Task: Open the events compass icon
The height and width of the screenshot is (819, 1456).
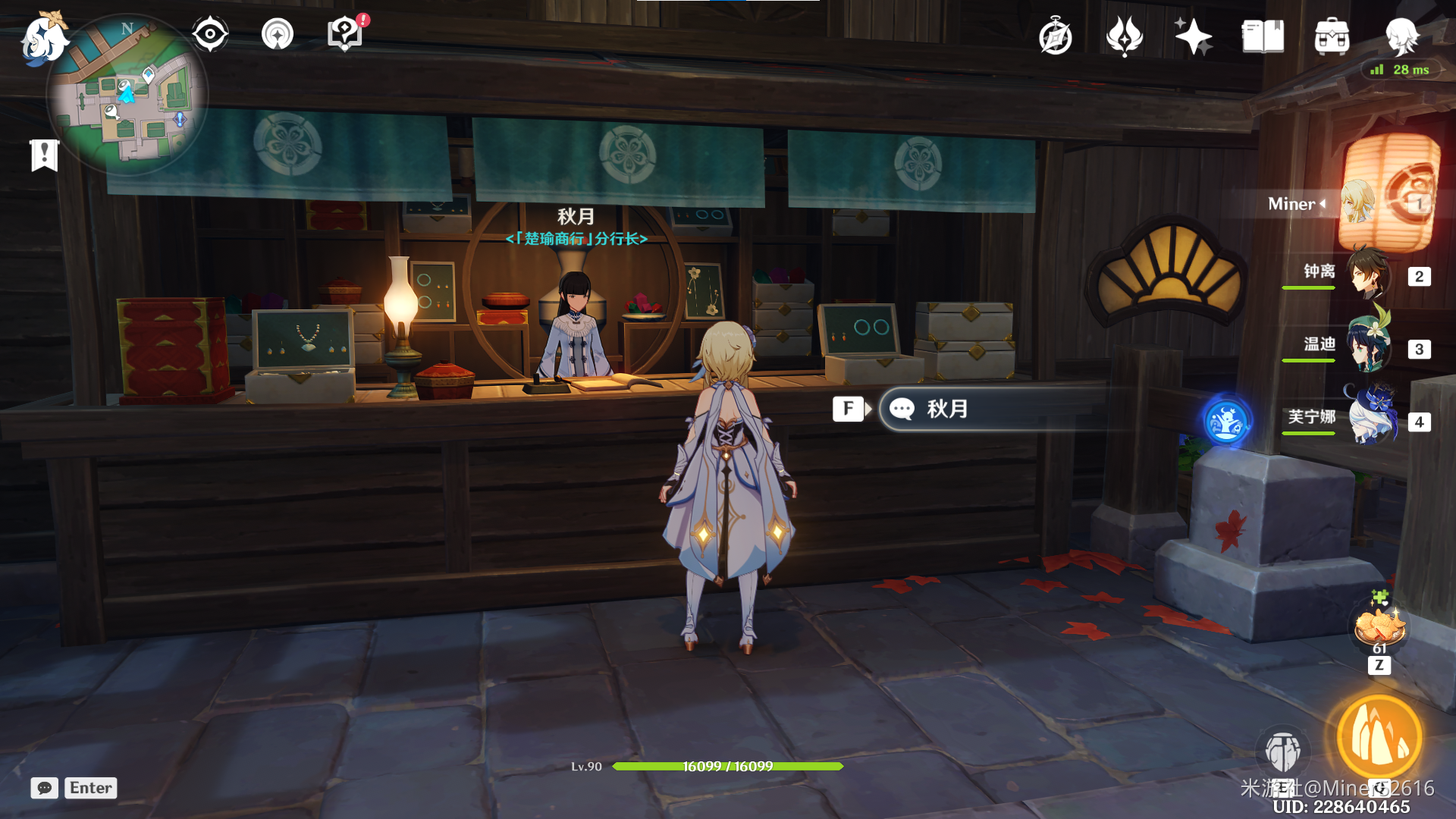Action: point(1055,36)
